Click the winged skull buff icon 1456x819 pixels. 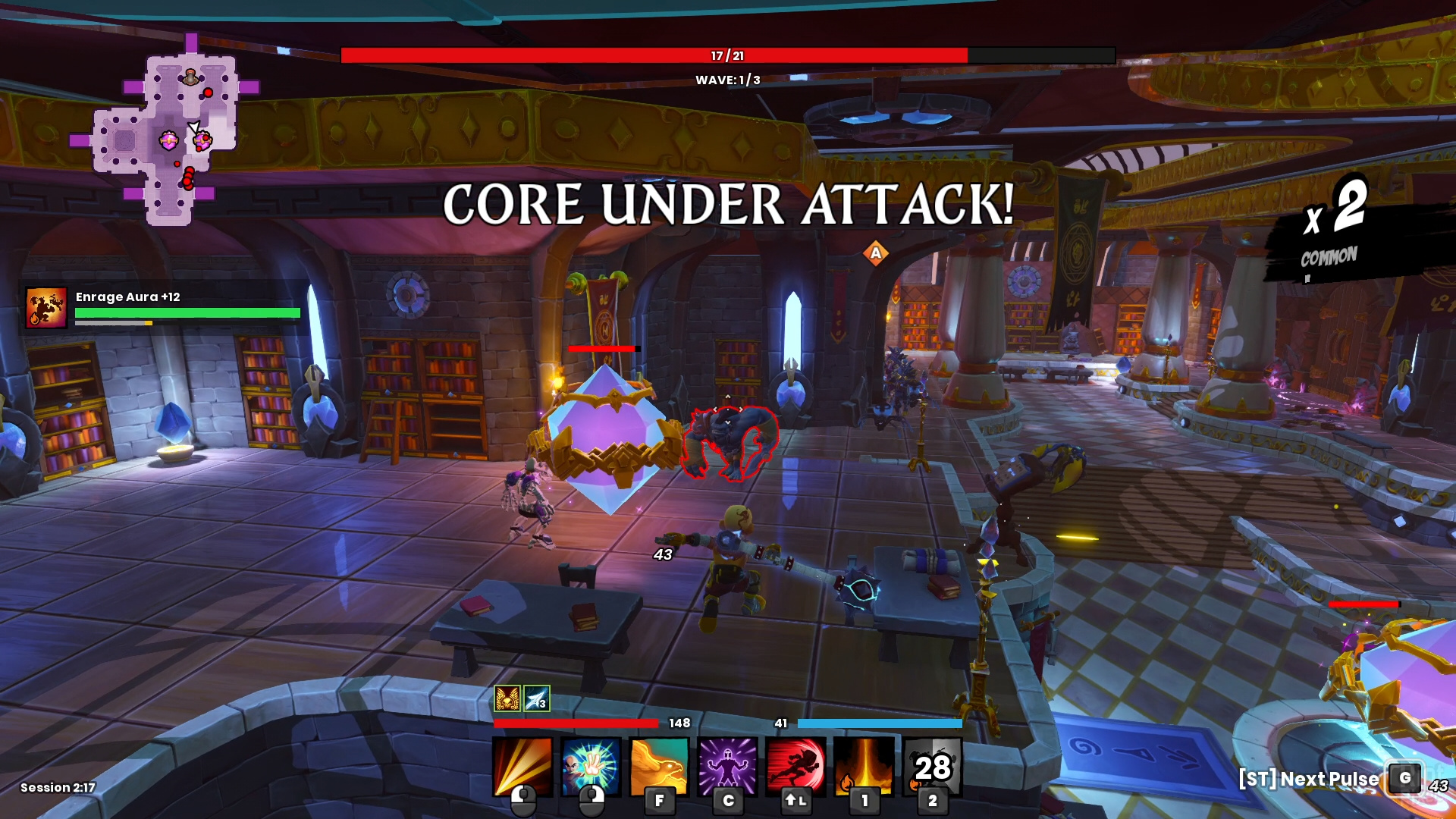pyautogui.click(x=507, y=698)
